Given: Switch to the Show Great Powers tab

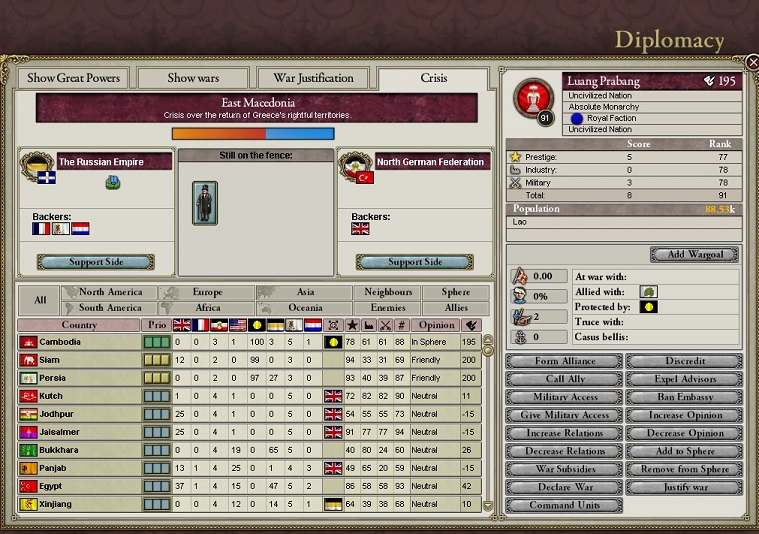Looking at the screenshot, I should (x=74, y=78).
